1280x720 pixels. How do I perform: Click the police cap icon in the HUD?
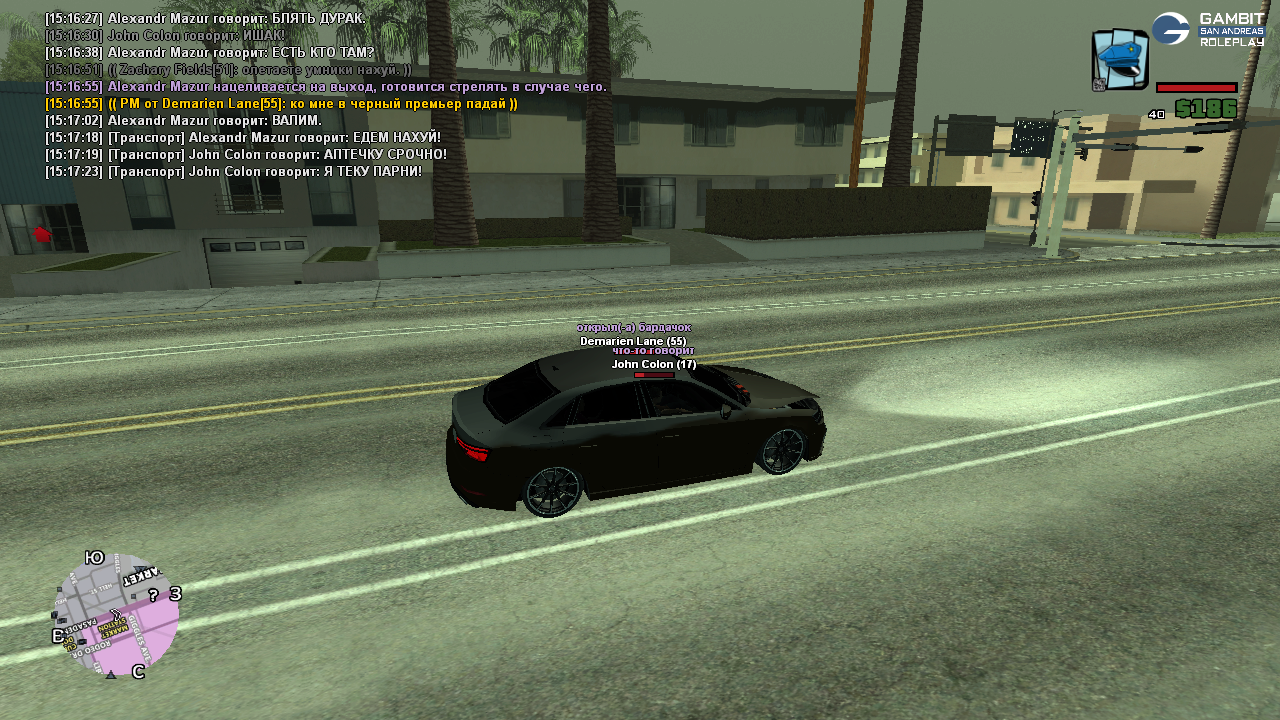pyautogui.click(x=1119, y=59)
